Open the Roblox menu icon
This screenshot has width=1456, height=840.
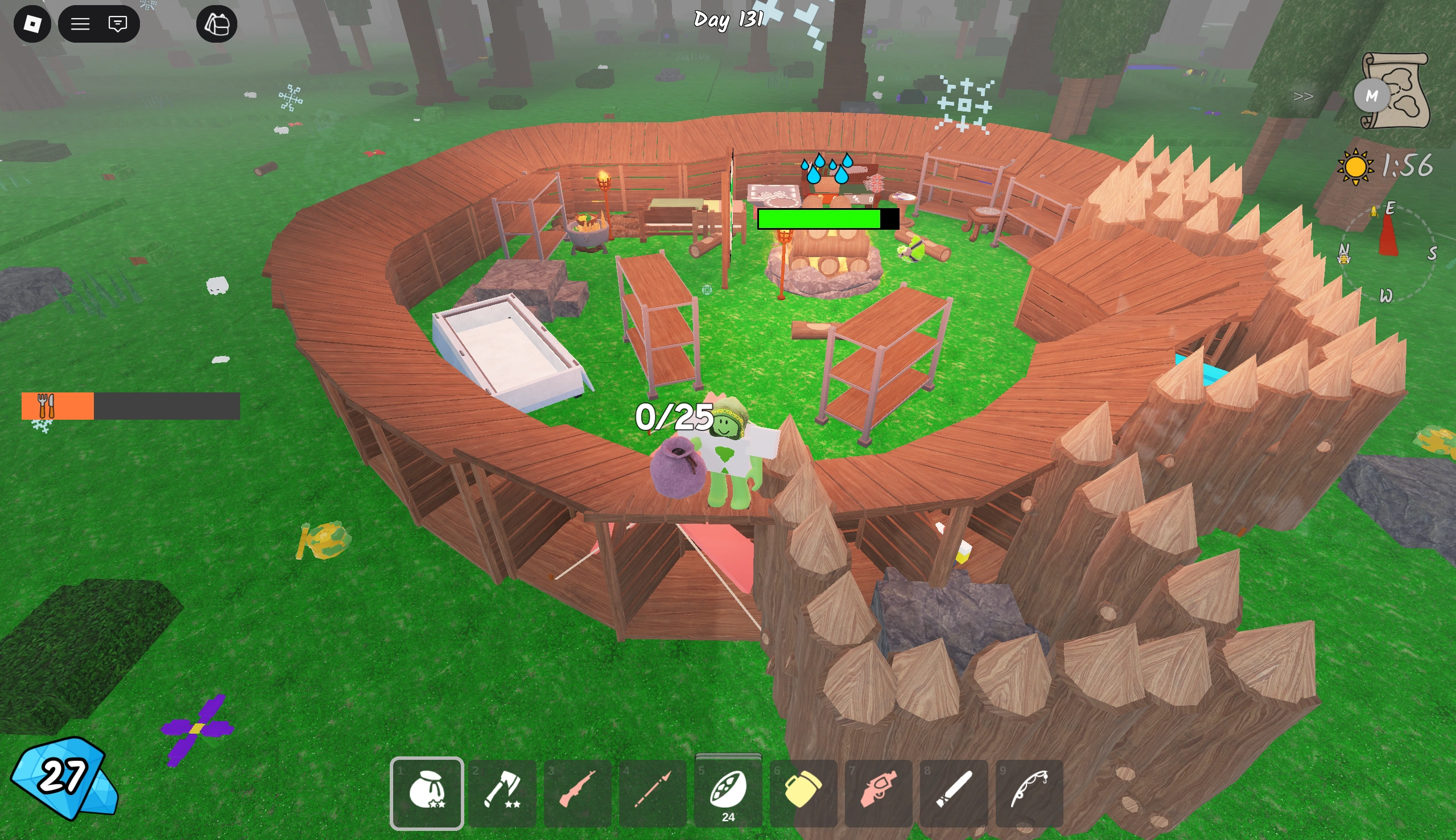click(32, 24)
